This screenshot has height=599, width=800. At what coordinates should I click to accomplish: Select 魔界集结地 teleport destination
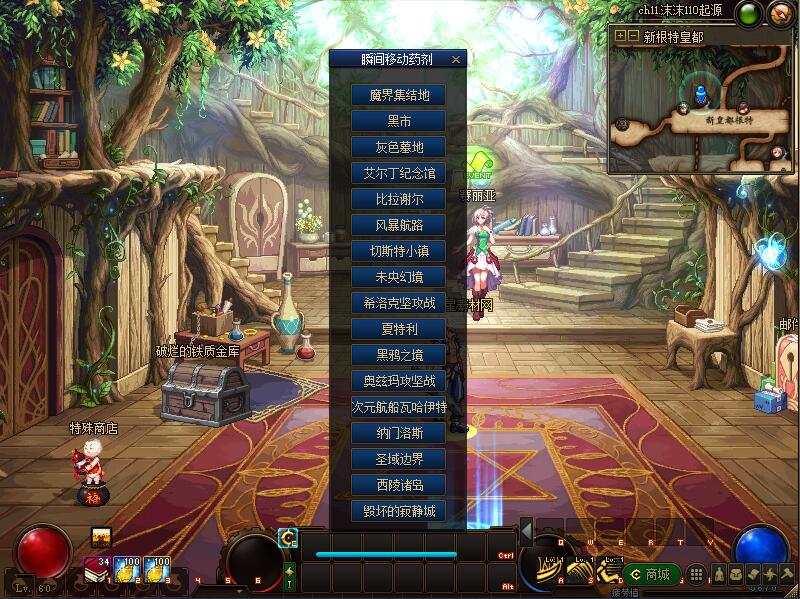tap(398, 95)
